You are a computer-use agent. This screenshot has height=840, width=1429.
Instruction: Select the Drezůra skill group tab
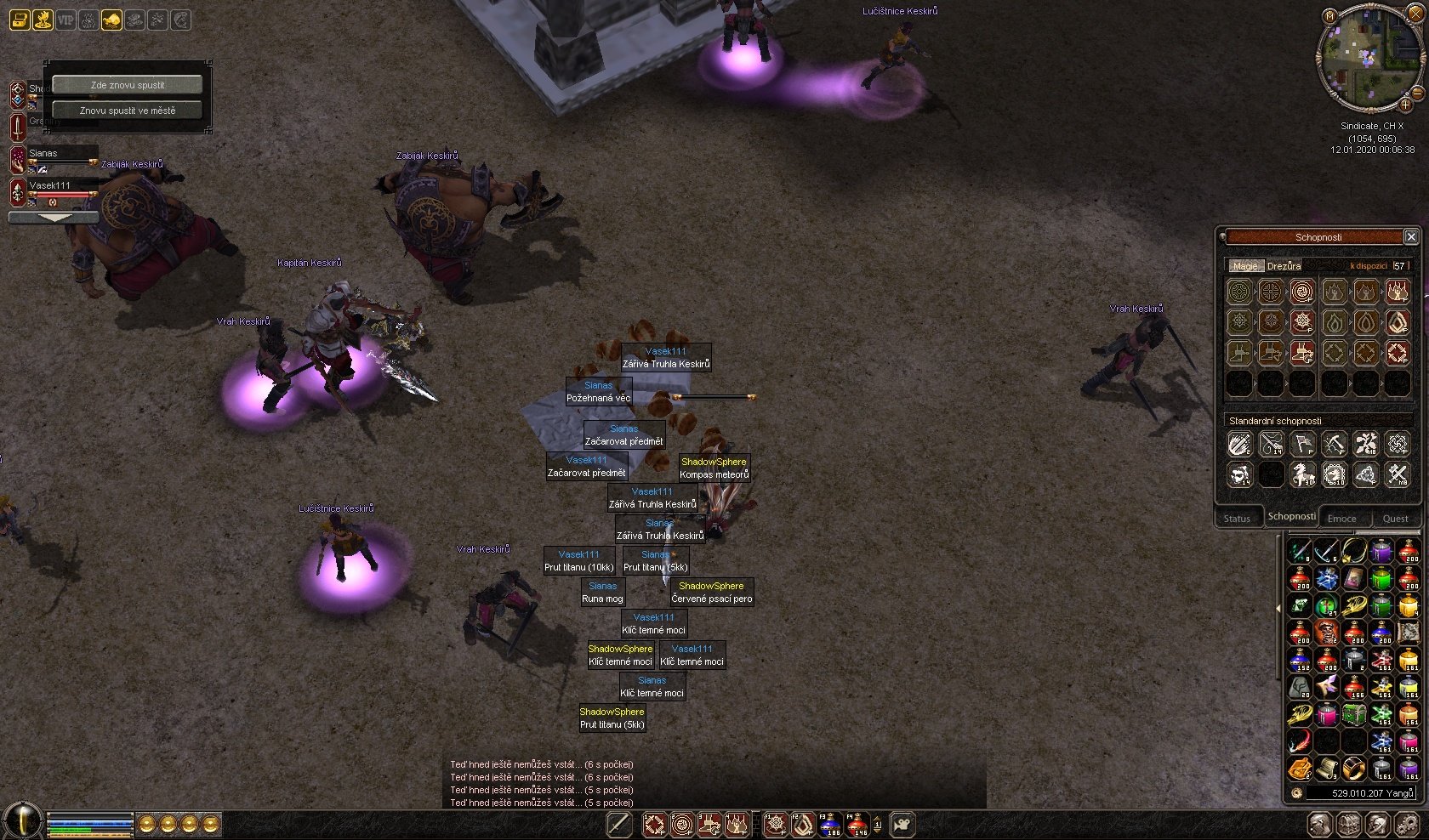1284,266
